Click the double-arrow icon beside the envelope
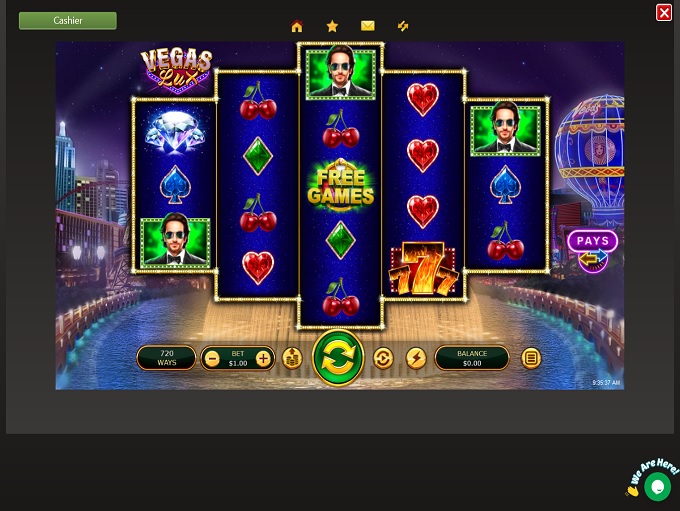The width and height of the screenshot is (680, 511). 403,26
